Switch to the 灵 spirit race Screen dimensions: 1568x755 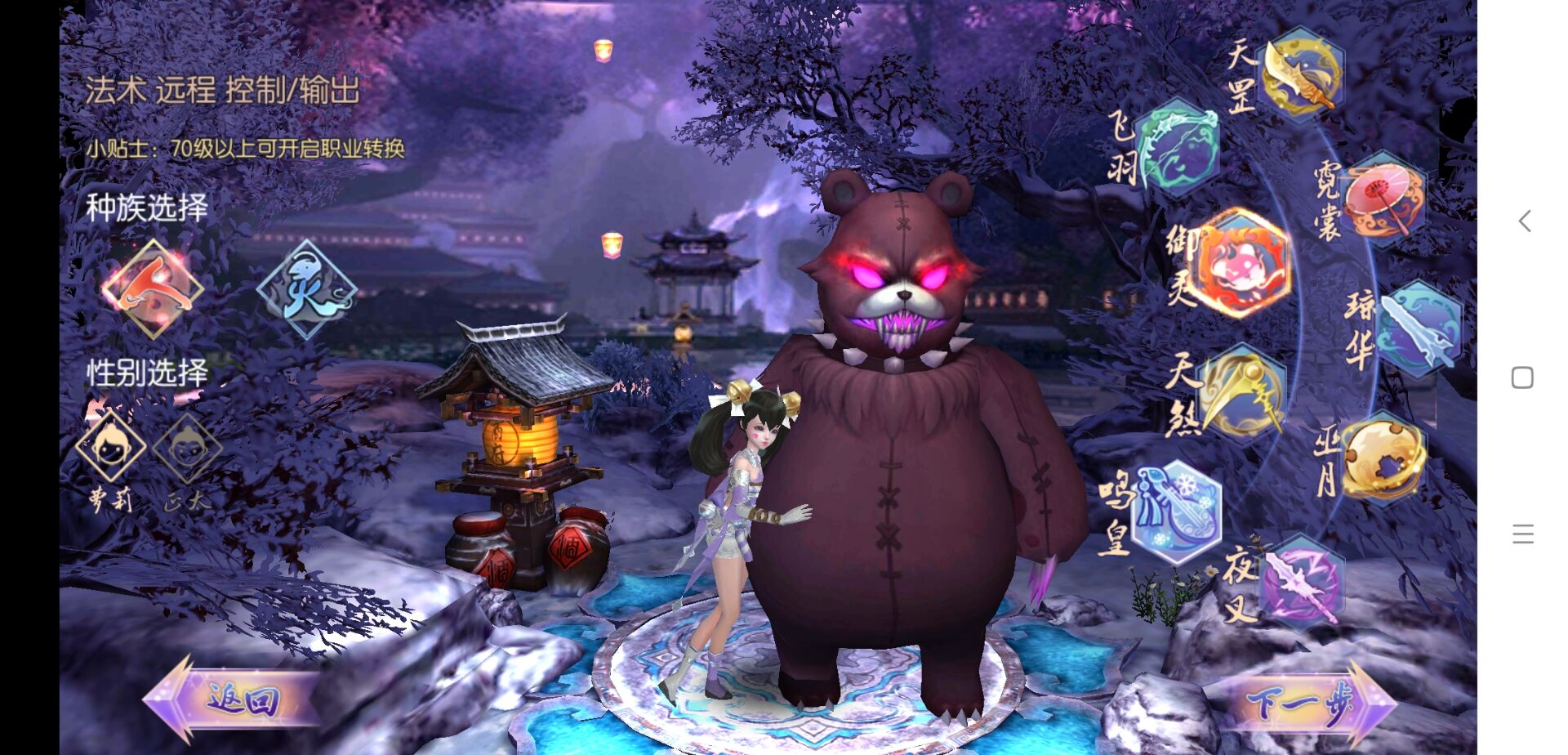(306, 288)
